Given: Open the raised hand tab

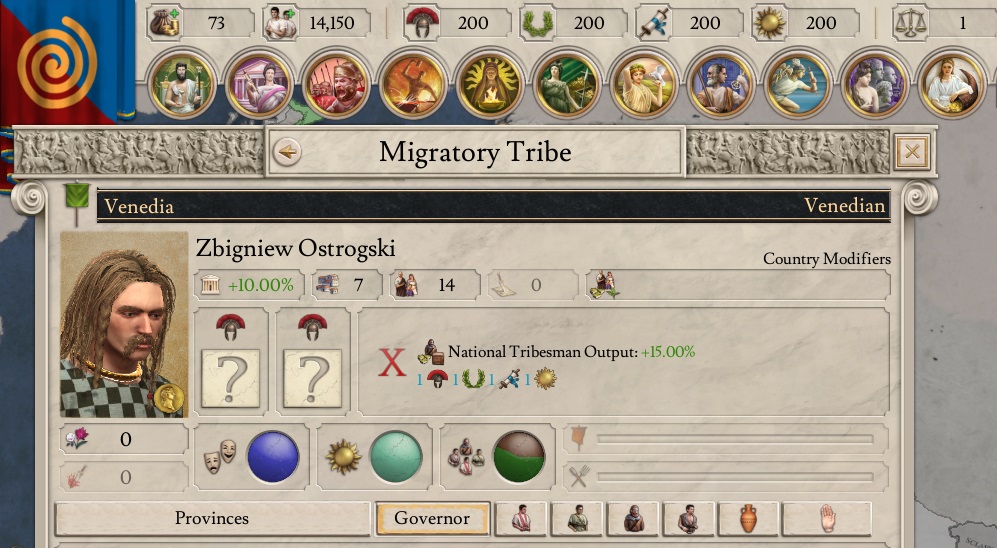Looking at the screenshot, I should tap(826, 519).
